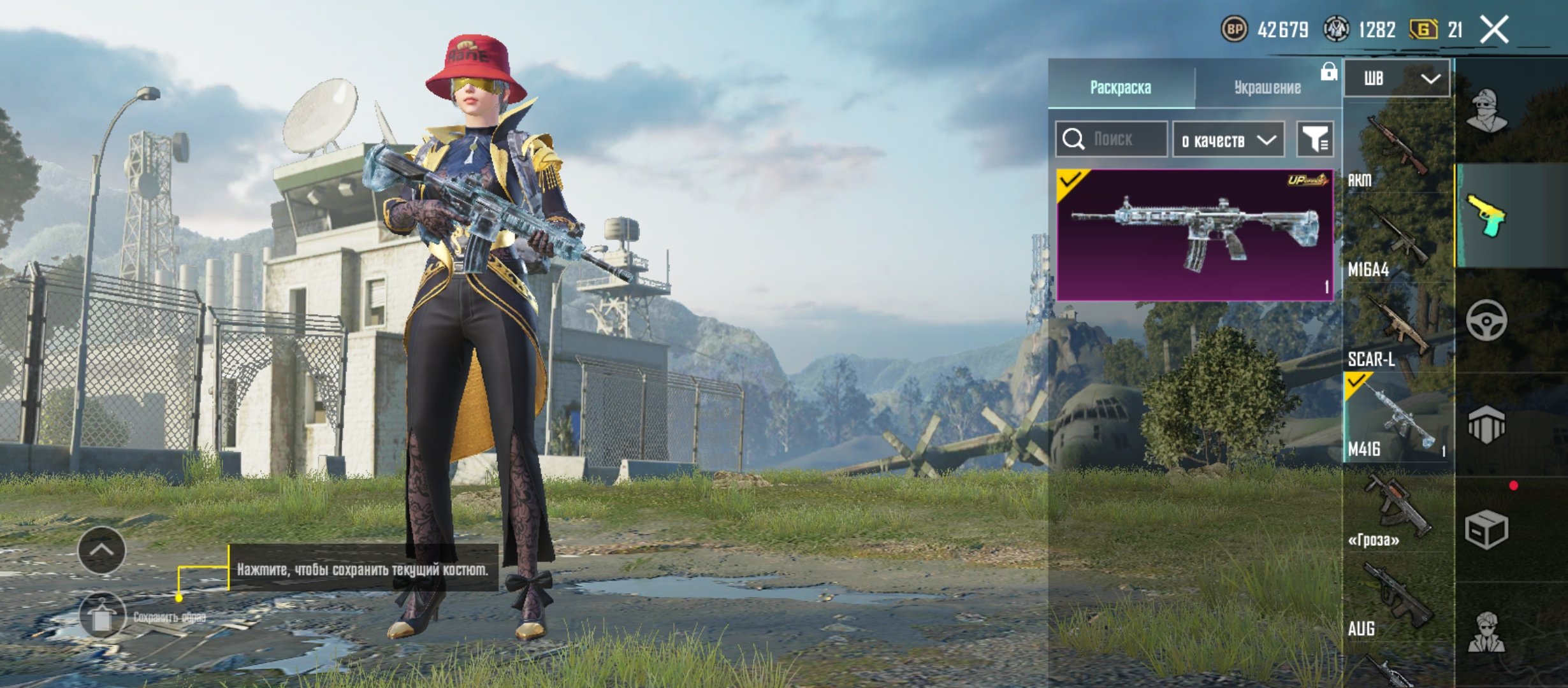The image size is (1568, 688).
Task: Save the current look with Сохранить образ
Action: [102, 616]
